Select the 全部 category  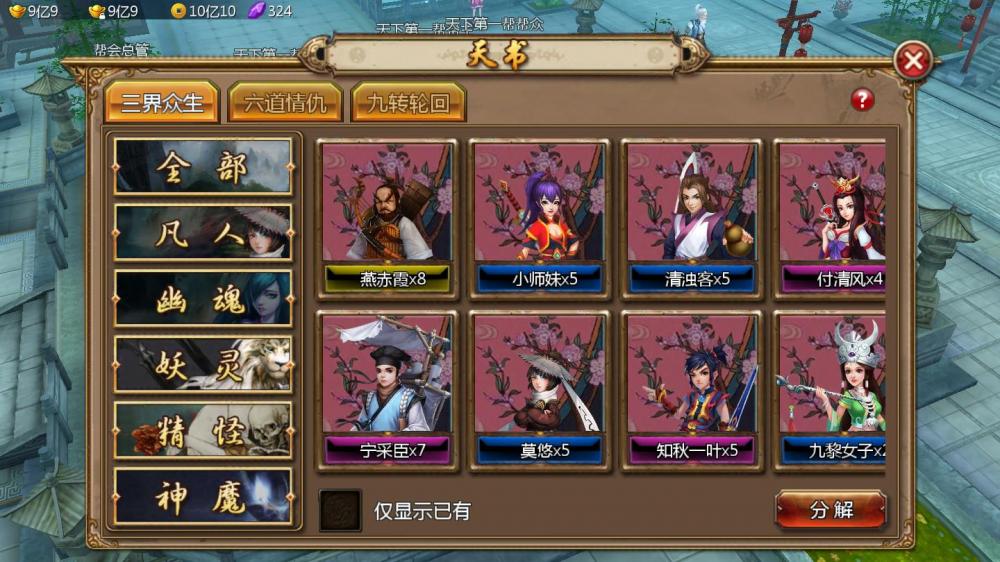coord(203,166)
